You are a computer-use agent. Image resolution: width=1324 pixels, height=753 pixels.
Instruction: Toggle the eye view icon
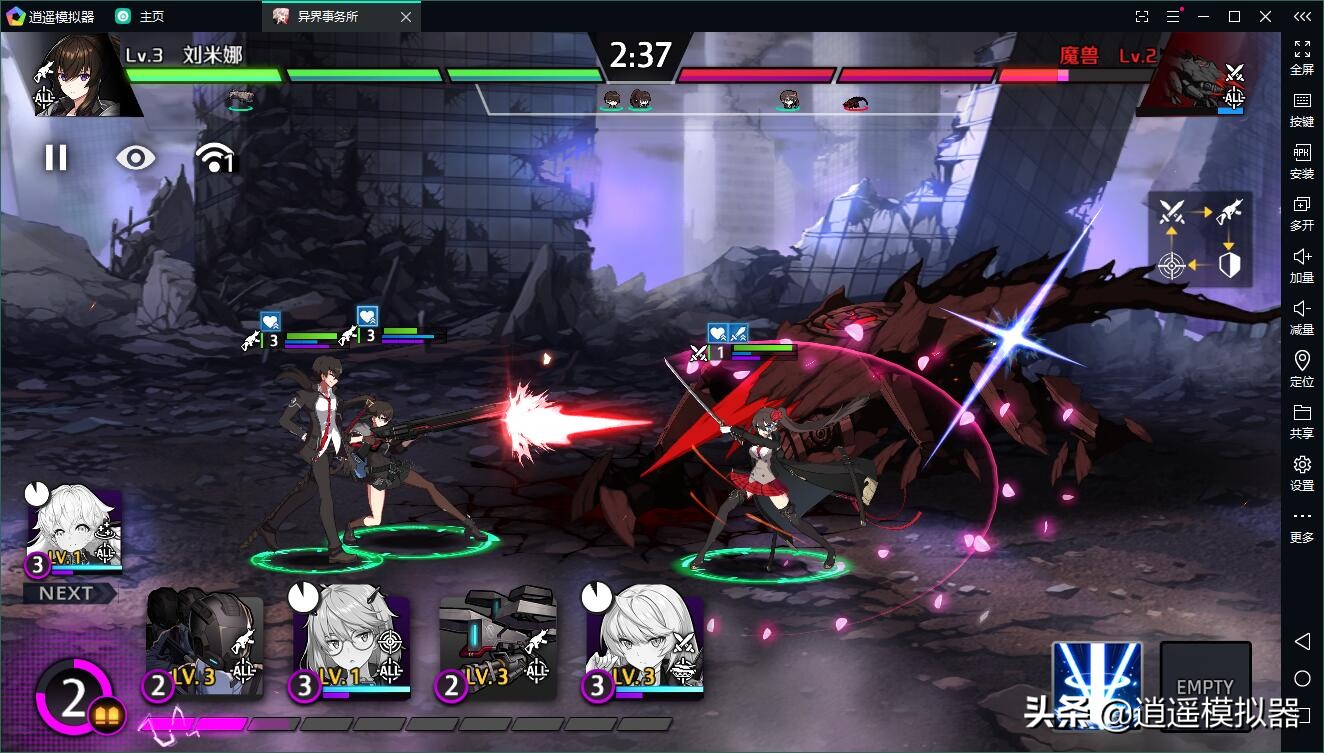136,157
